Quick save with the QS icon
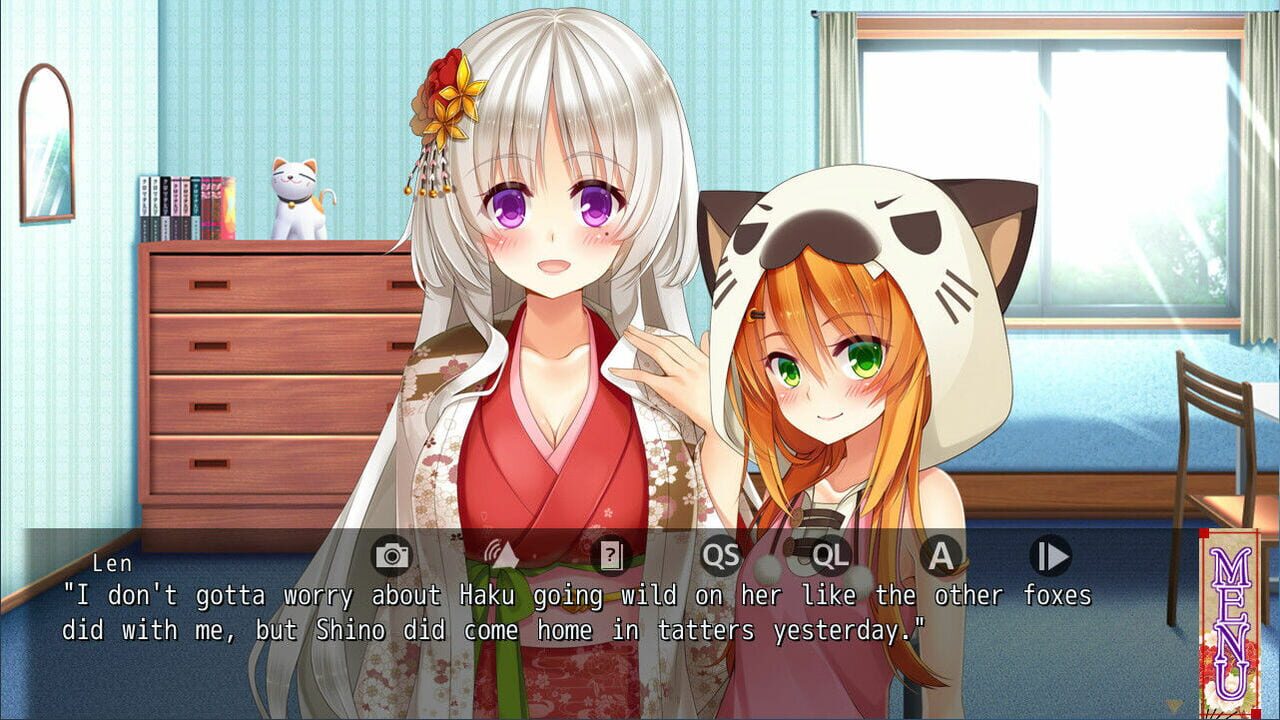The width and height of the screenshot is (1280, 720). [721, 555]
